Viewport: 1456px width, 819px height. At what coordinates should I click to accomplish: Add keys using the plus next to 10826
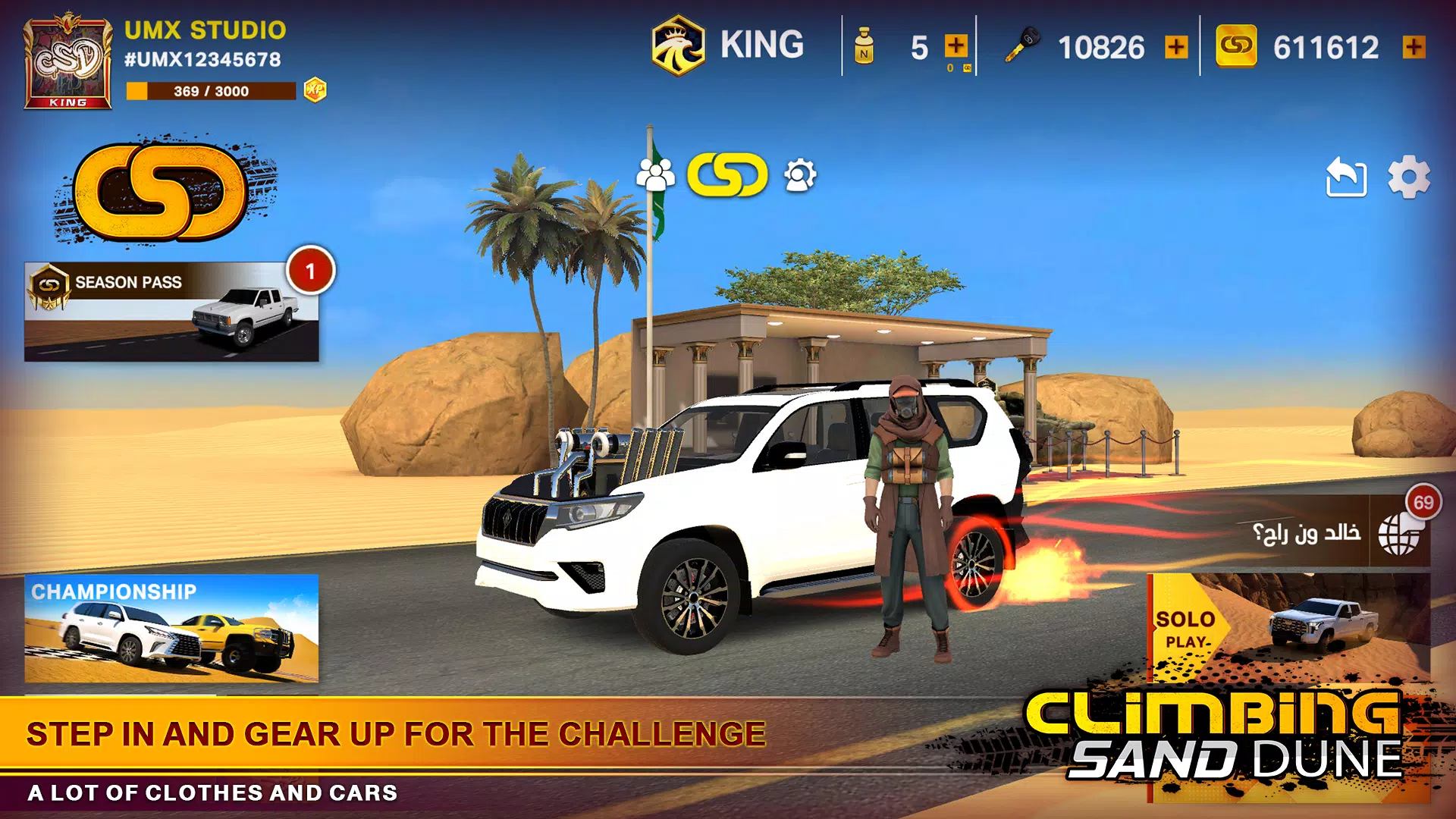point(1178,47)
